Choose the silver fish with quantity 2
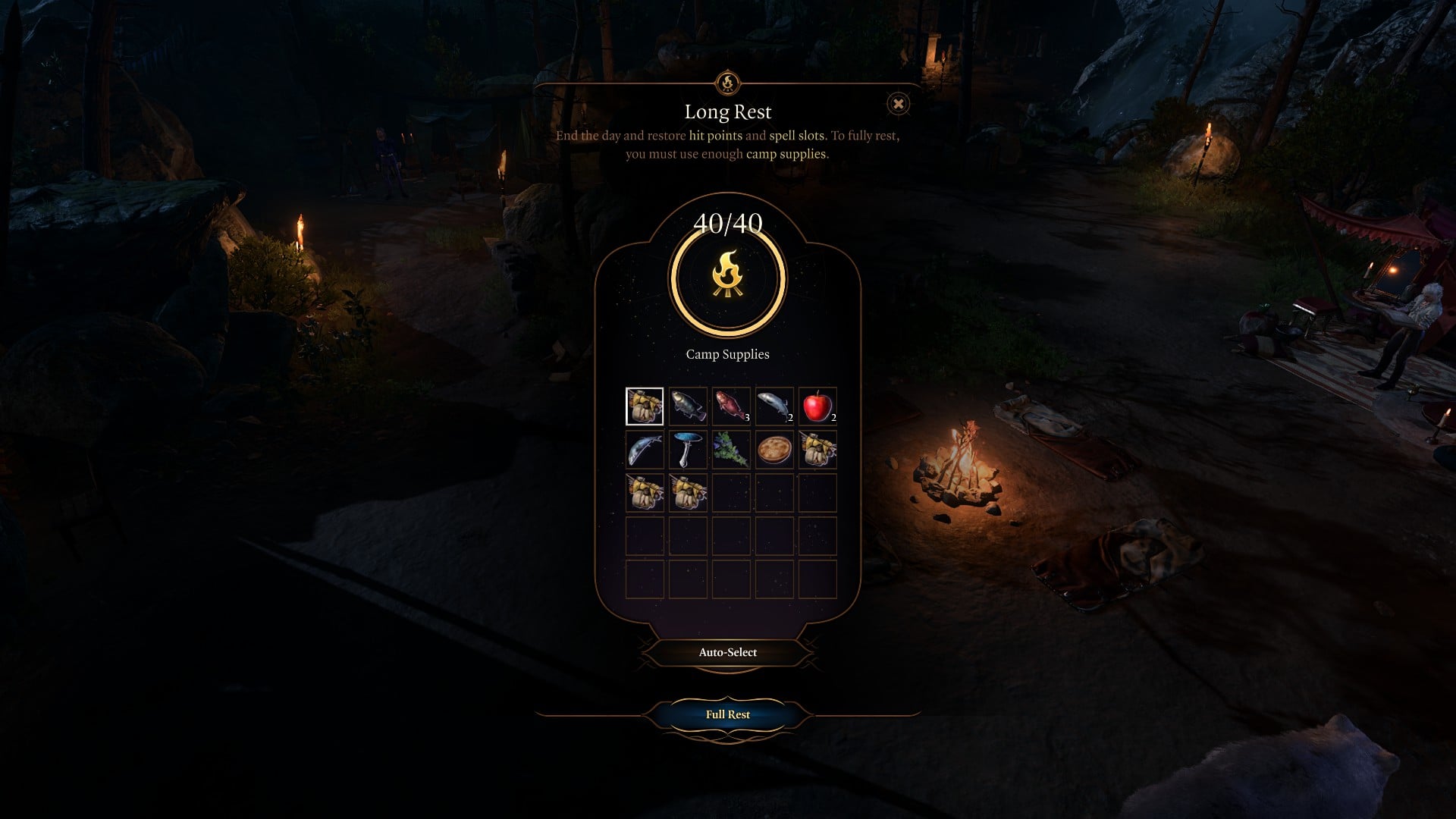The image size is (1456, 819). pyautogui.click(x=774, y=406)
